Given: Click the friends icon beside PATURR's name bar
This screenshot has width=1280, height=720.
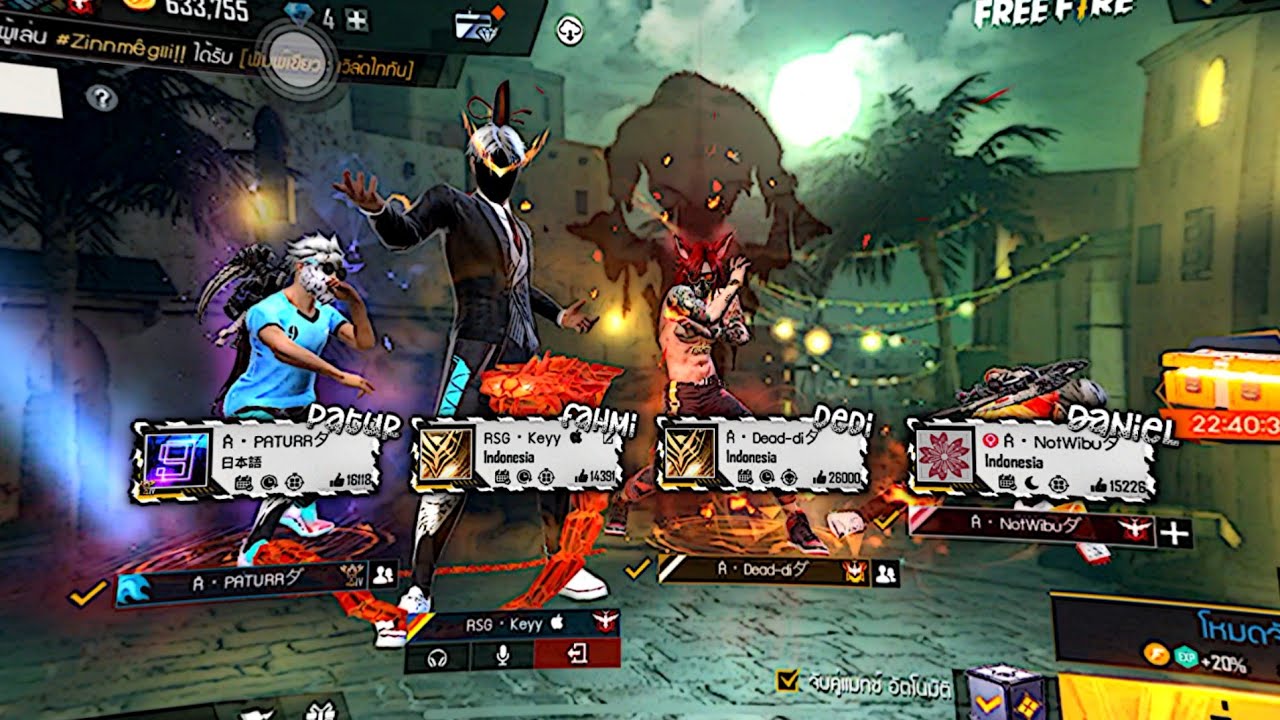Looking at the screenshot, I should (383, 574).
